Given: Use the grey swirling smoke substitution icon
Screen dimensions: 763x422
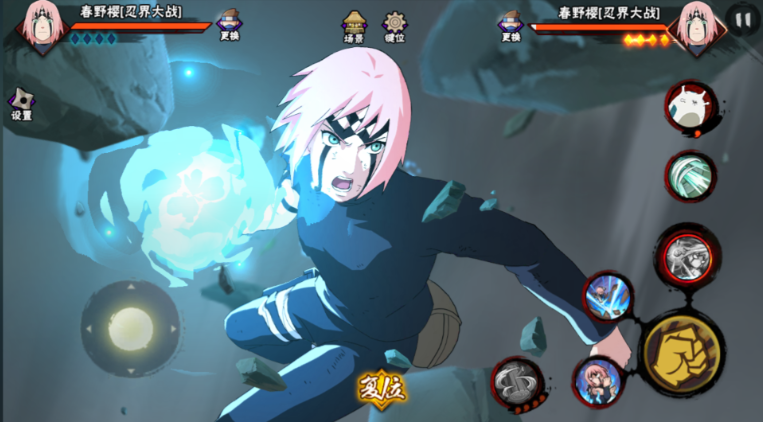Looking at the screenshot, I should coord(517,382).
